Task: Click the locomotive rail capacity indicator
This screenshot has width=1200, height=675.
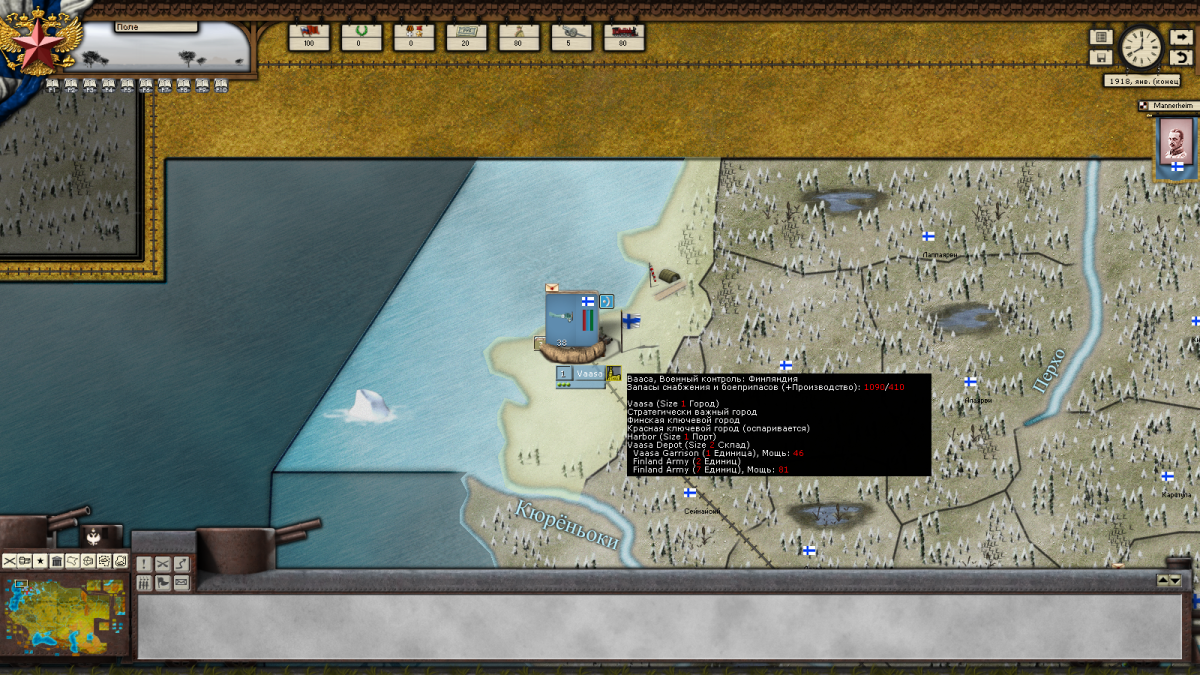Action: pyautogui.click(x=624, y=37)
